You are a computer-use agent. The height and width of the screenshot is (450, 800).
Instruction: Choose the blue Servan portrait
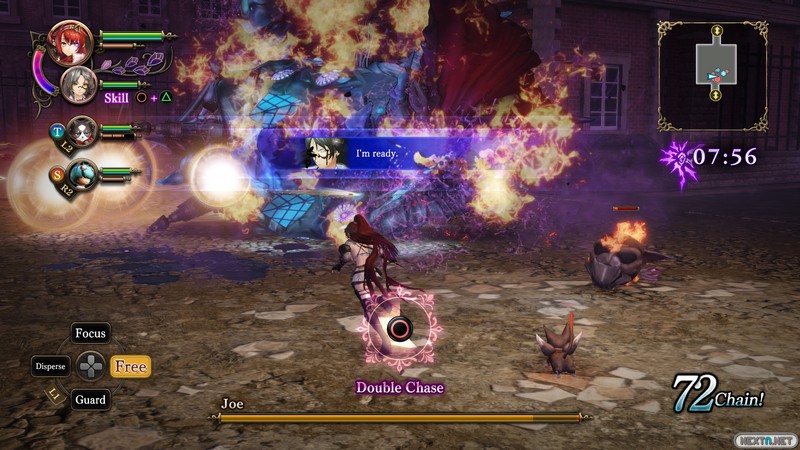click(83, 174)
